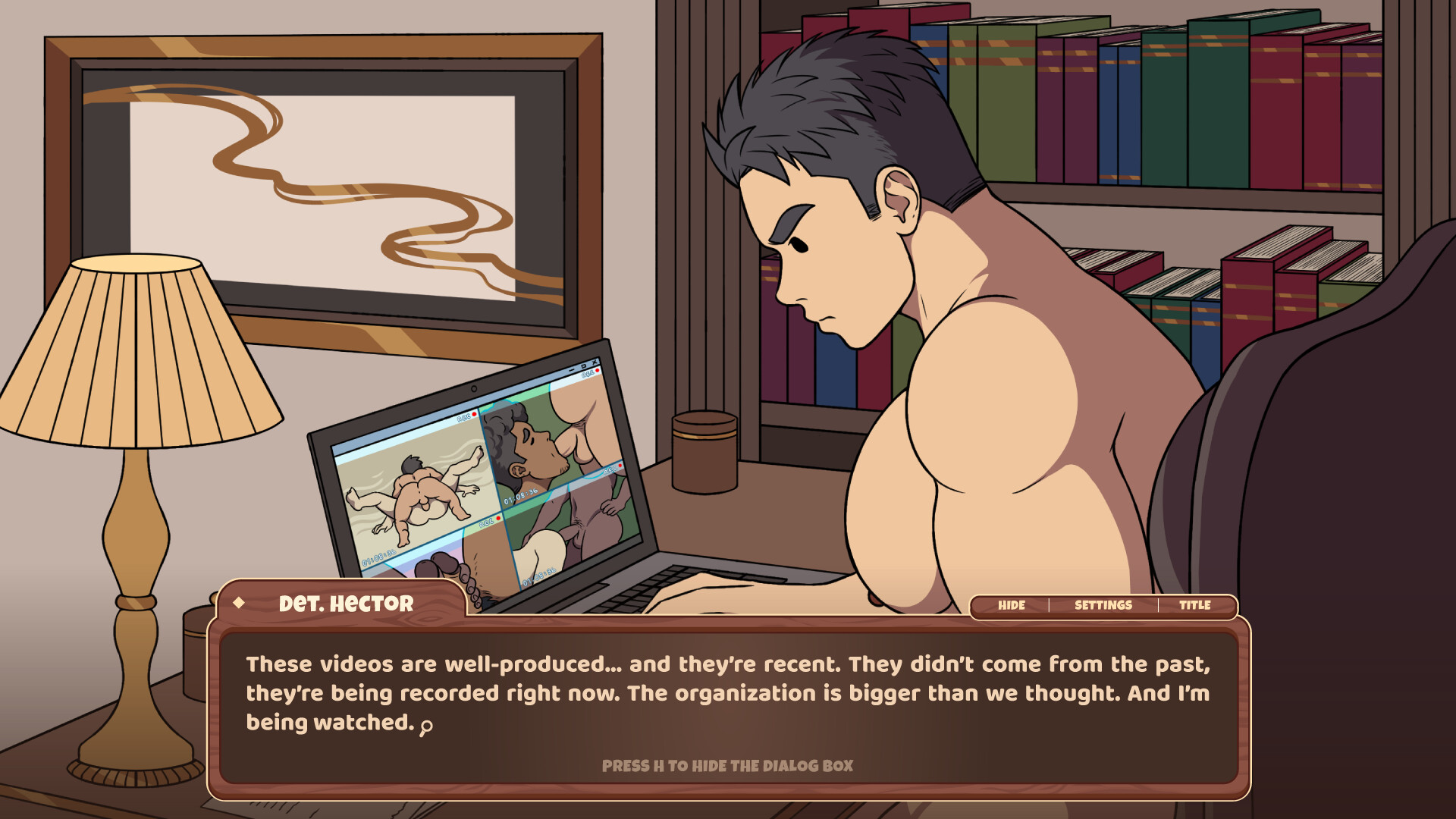Click the REC indicator on the top-right video feed

(588, 374)
